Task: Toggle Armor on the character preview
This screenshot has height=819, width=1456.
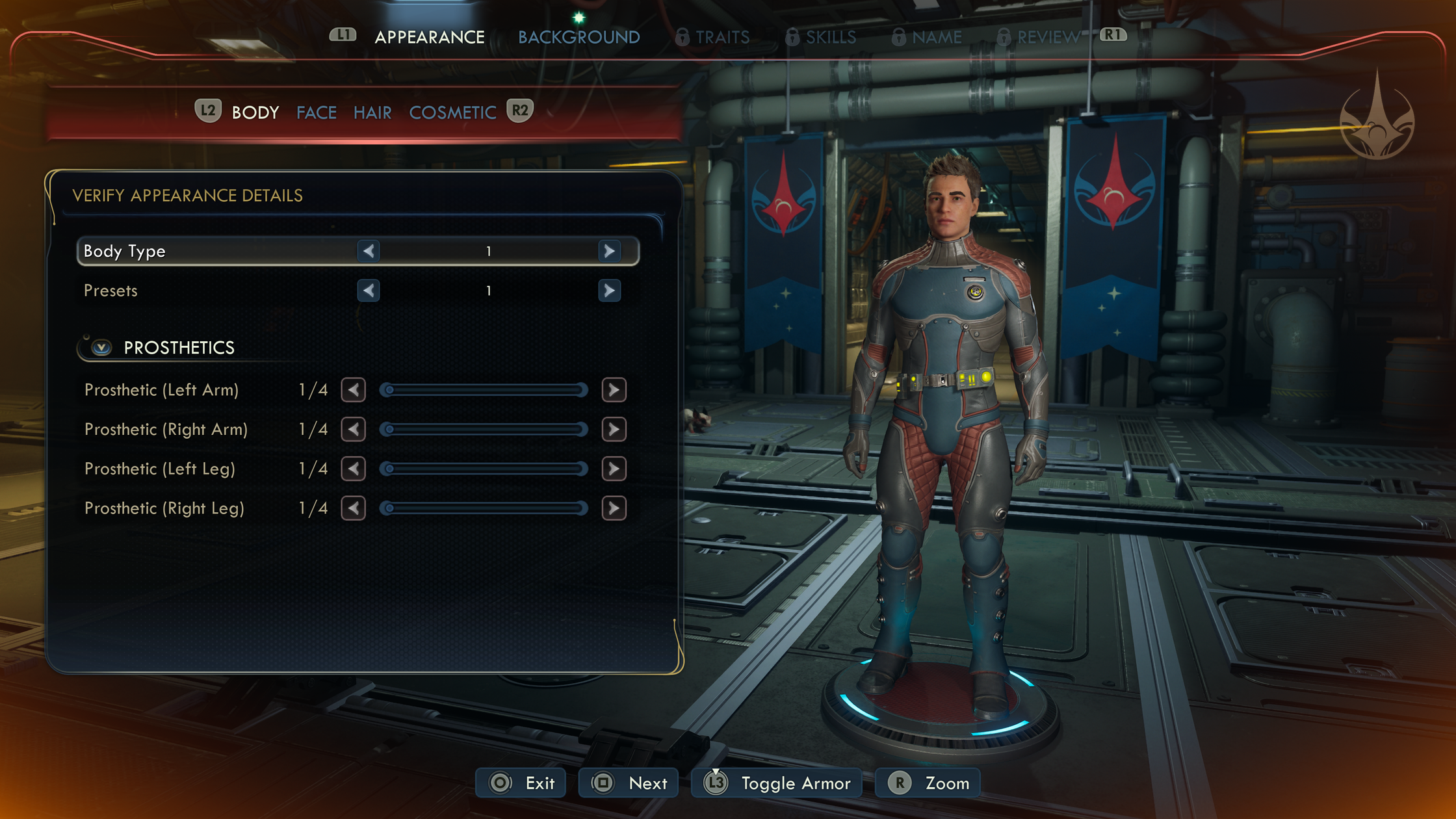Action: pyautogui.click(x=777, y=783)
